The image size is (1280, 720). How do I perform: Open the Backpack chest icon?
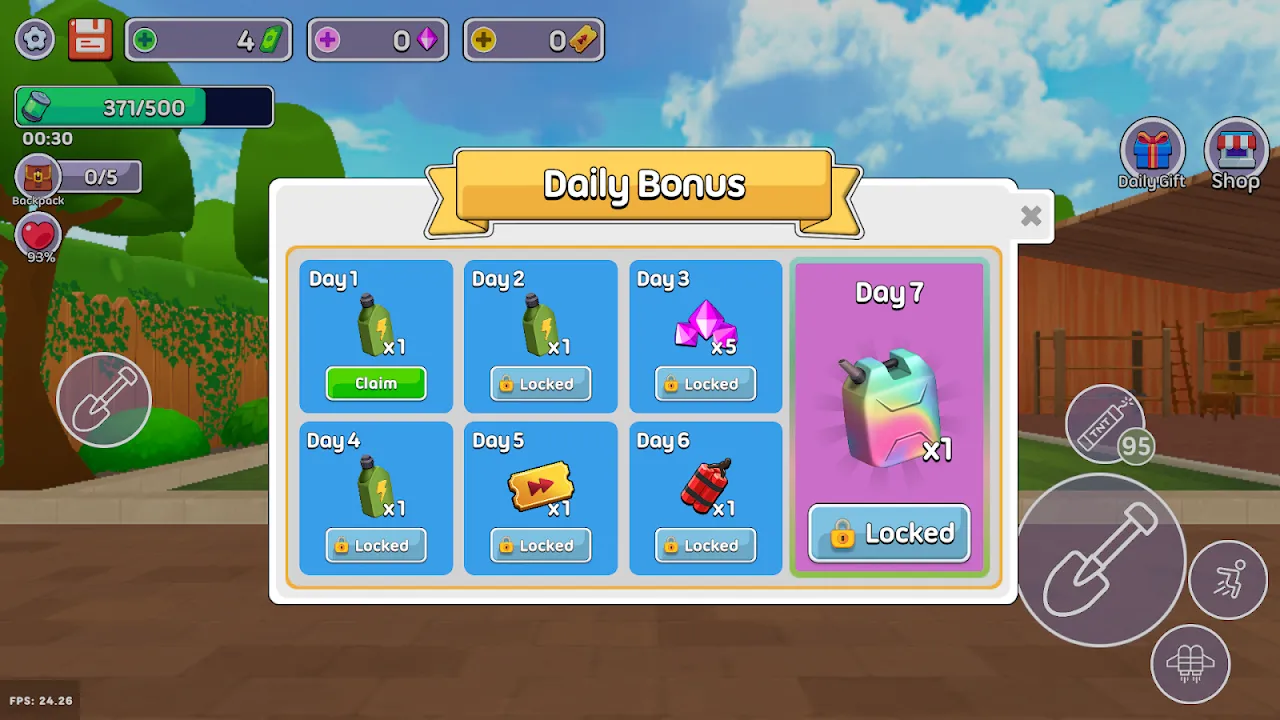click(x=38, y=178)
